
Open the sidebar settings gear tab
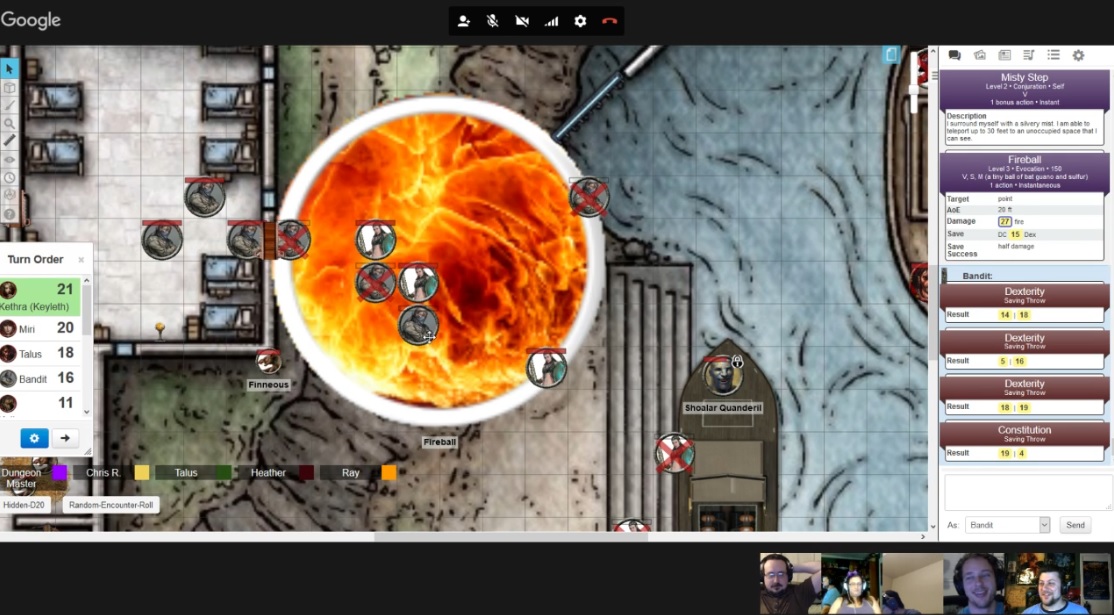click(x=1078, y=56)
